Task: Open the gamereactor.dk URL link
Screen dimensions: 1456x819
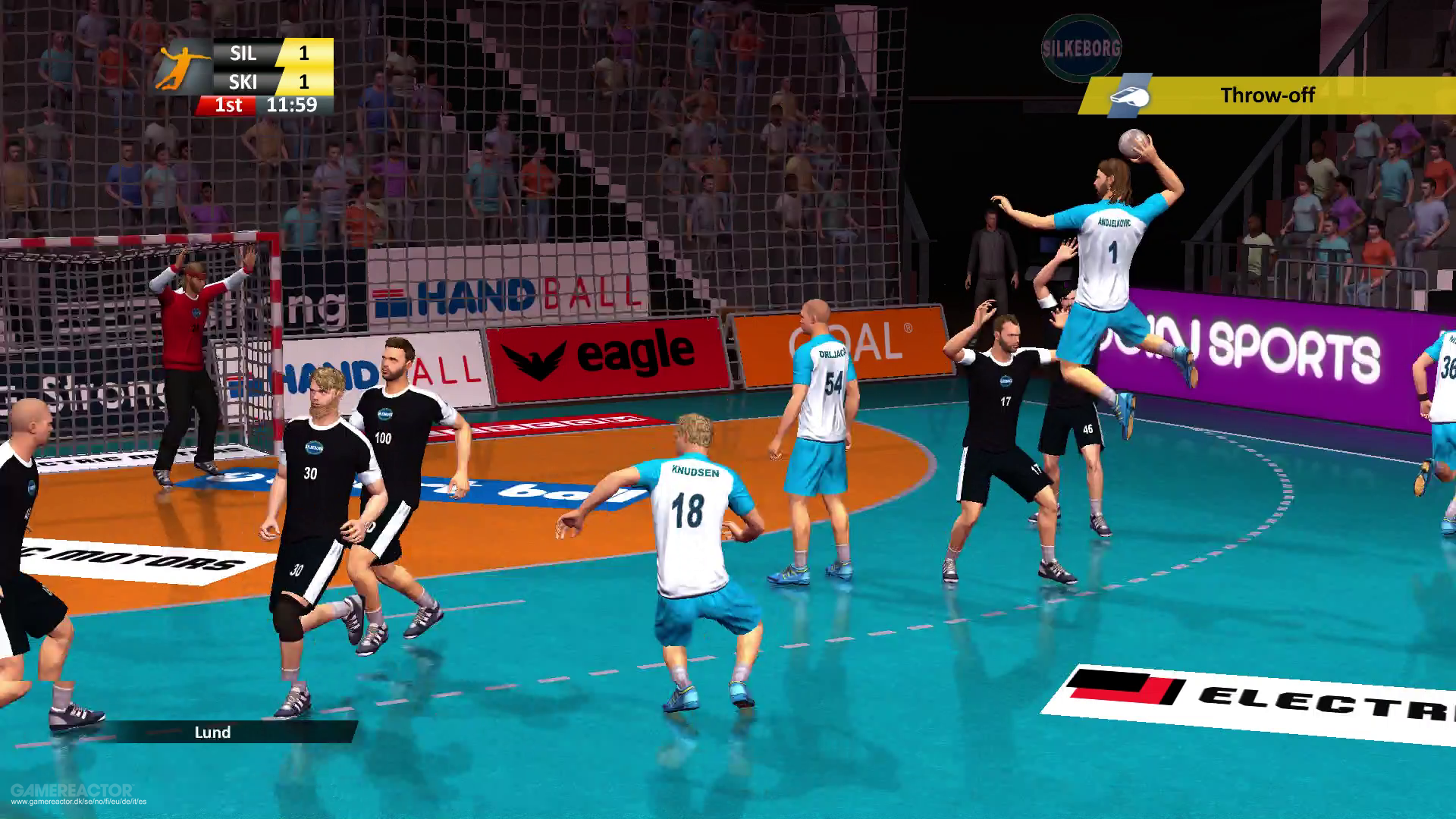Action: [77, 803]
